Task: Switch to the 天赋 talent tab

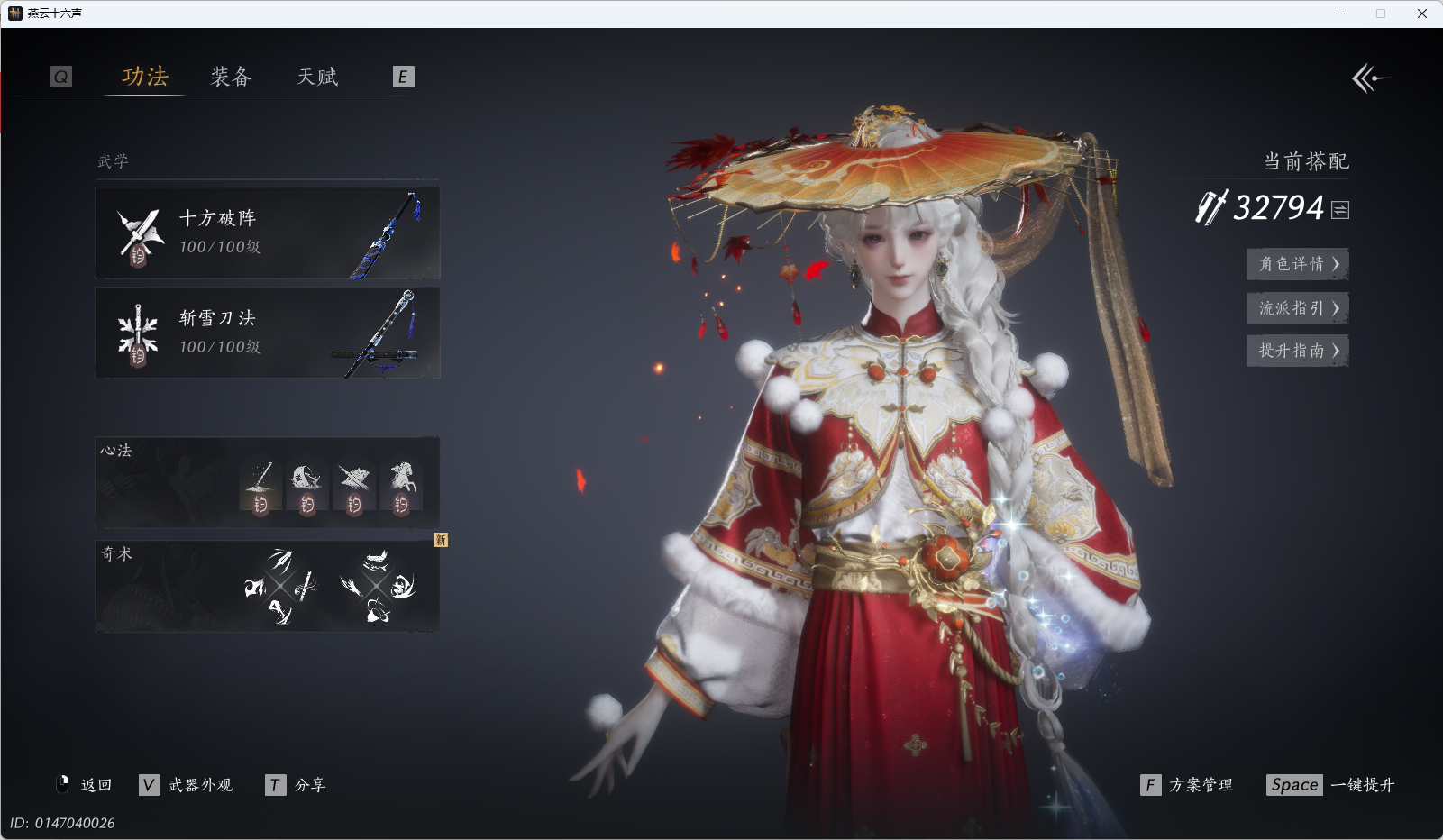Action: 317,77
